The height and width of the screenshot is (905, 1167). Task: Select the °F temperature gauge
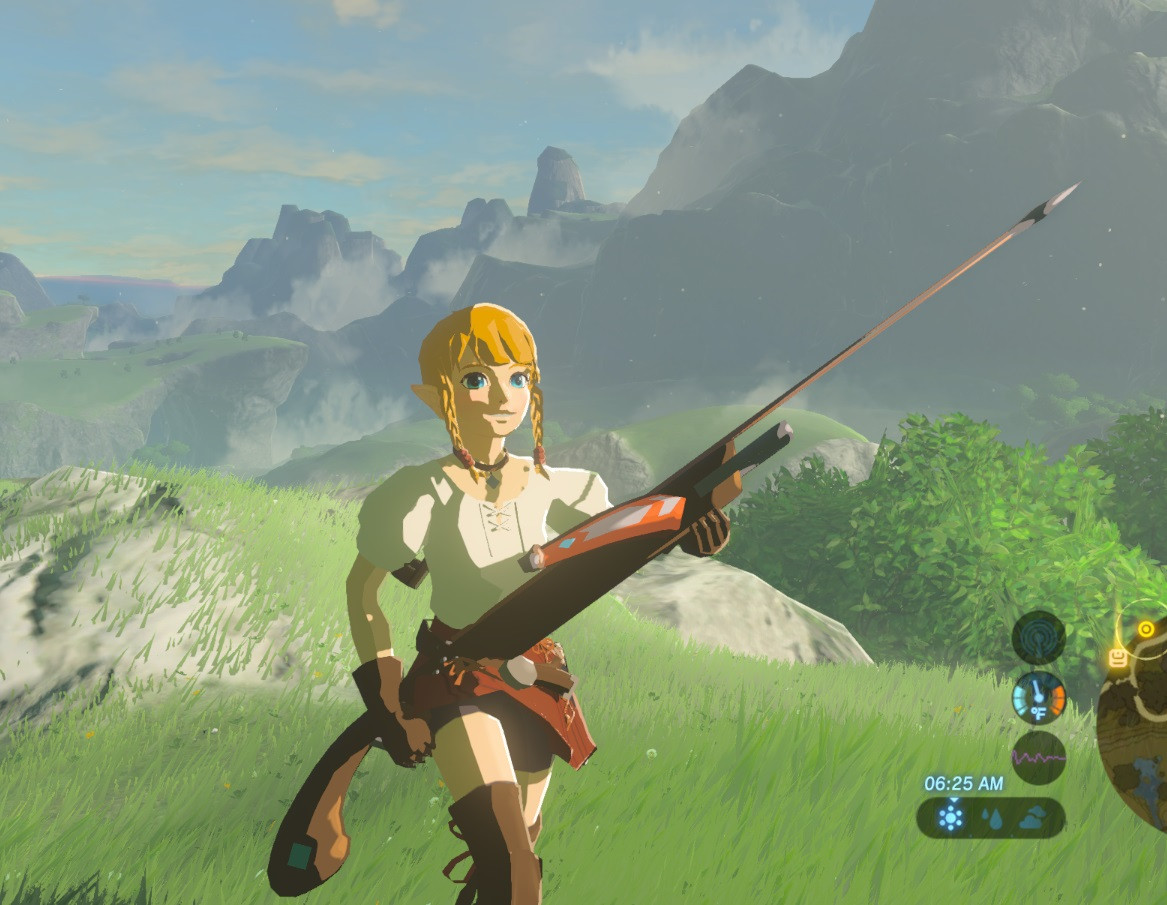(x=1038, y=697)
